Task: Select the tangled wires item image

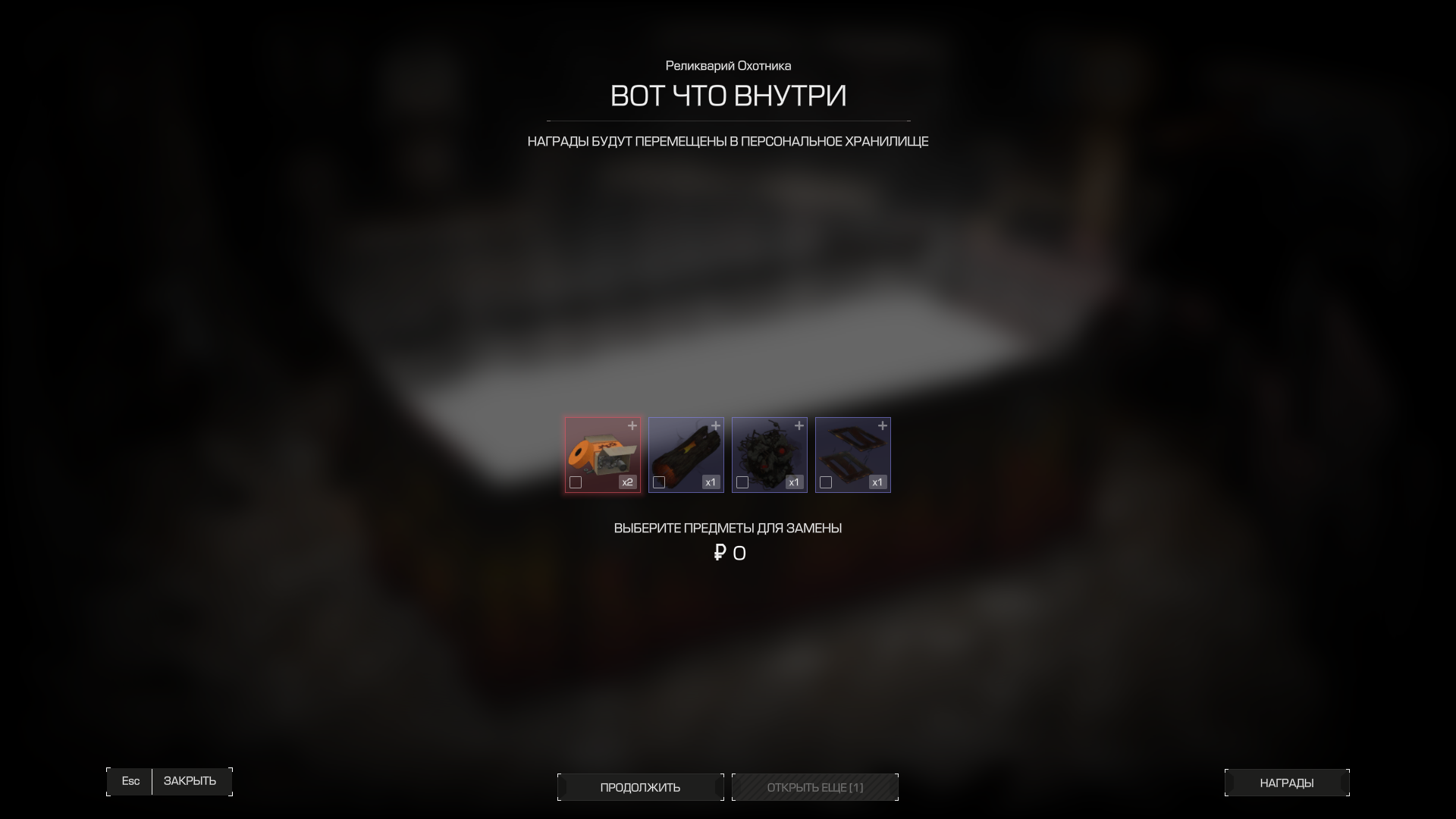Action: click(769, 453)
